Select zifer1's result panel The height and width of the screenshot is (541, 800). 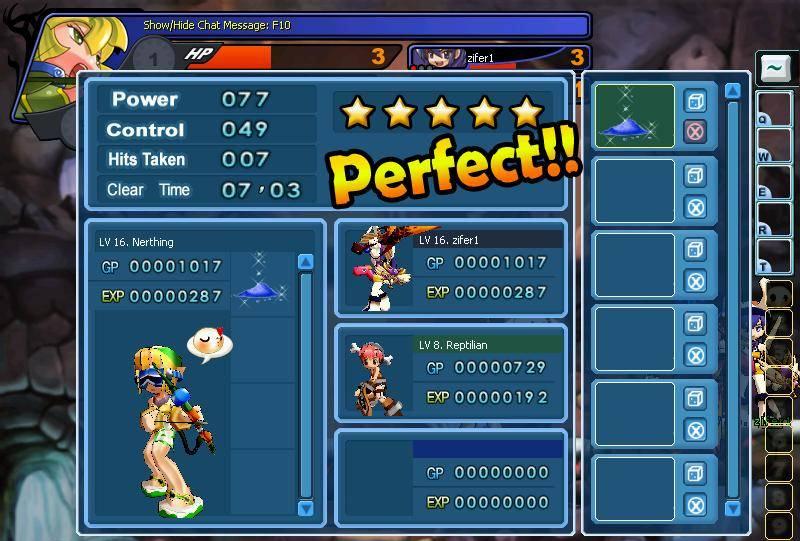[x=451, y=268]
